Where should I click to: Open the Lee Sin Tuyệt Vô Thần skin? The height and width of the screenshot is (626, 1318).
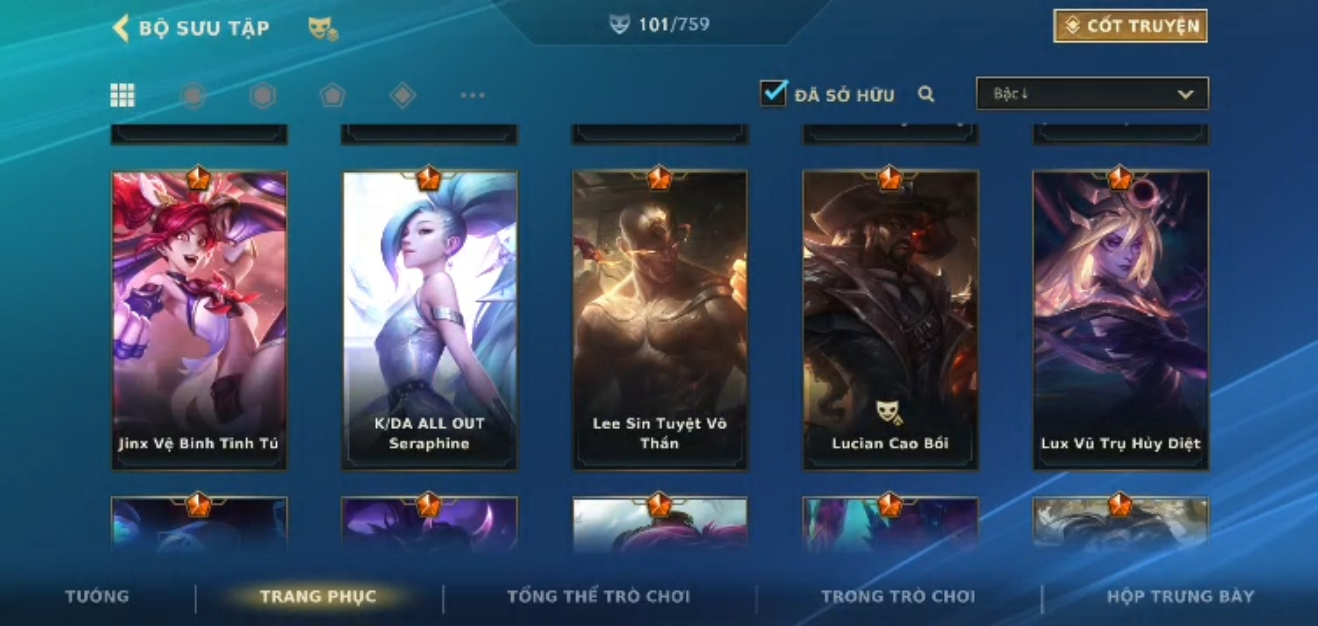tap(659, 320)
